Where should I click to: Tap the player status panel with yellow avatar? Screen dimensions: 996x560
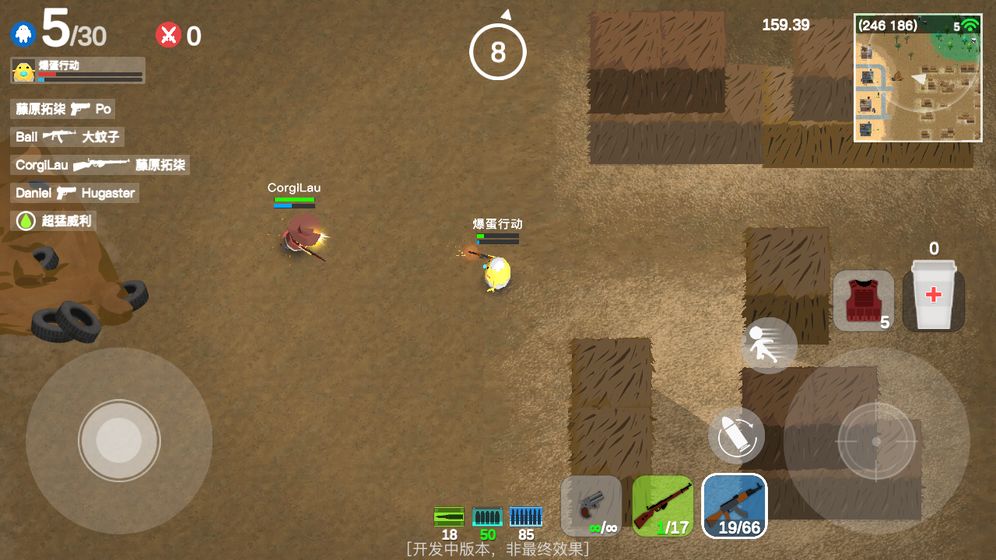coord(77,70)
